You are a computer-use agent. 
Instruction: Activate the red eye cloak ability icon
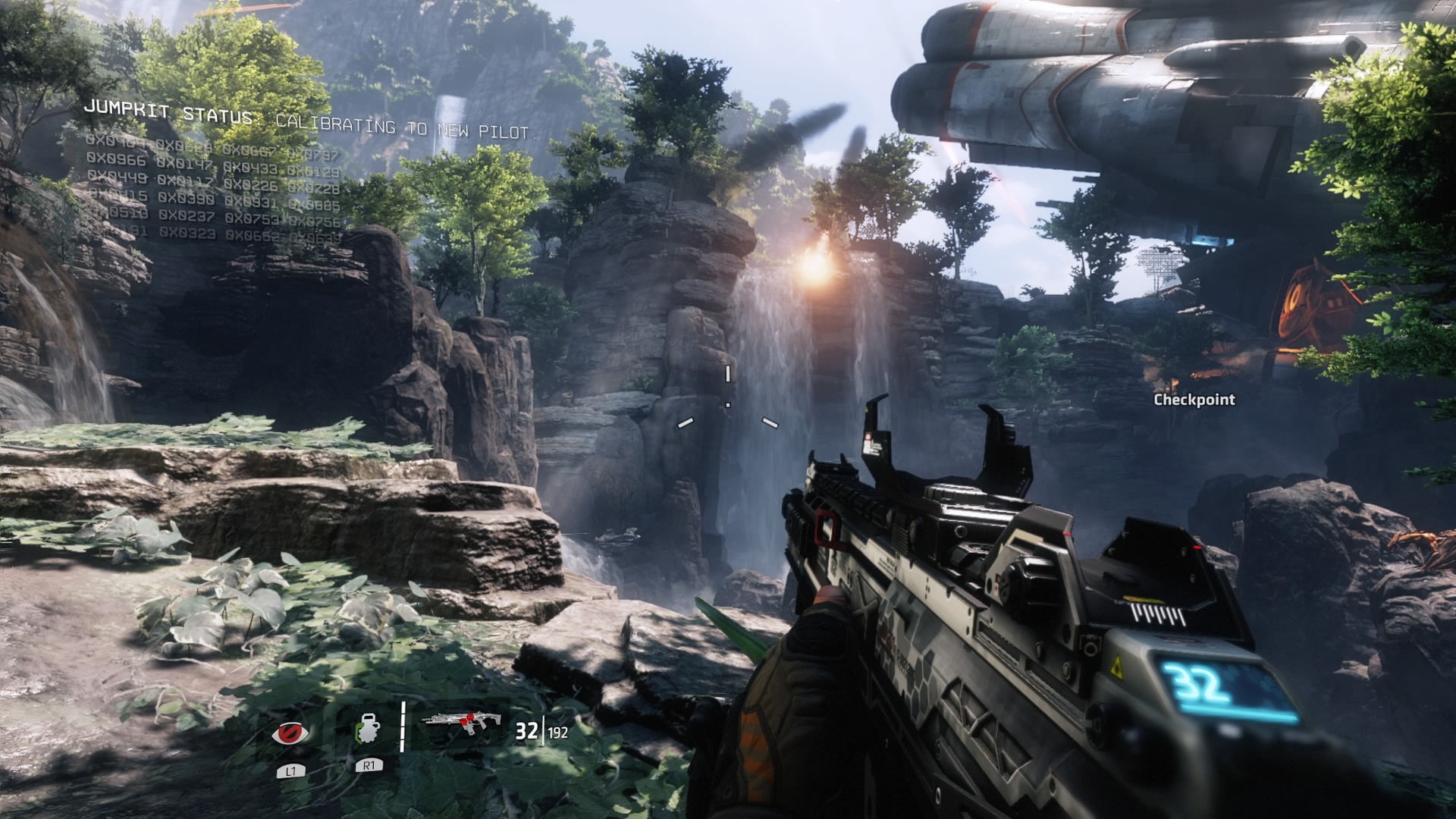290,733
